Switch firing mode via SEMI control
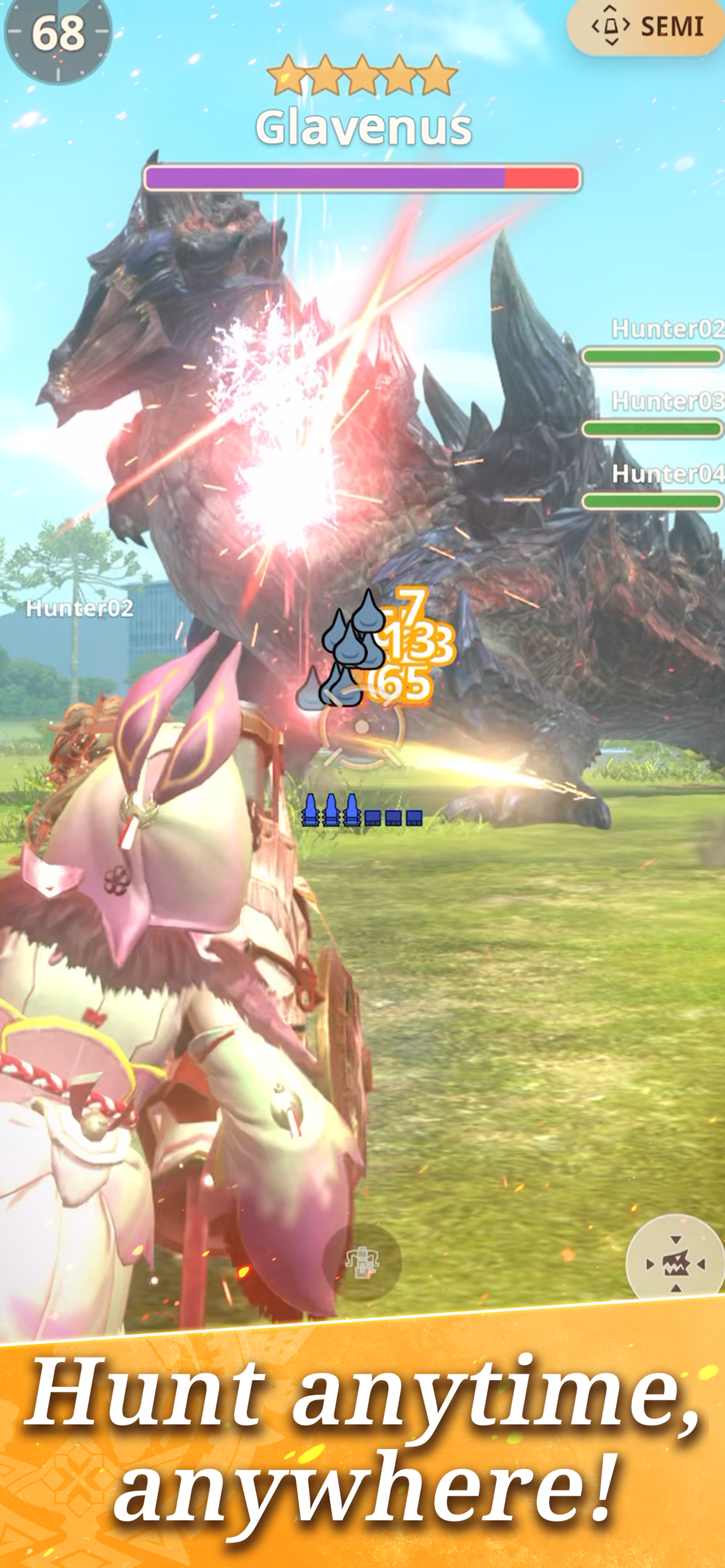 (645, 25)
